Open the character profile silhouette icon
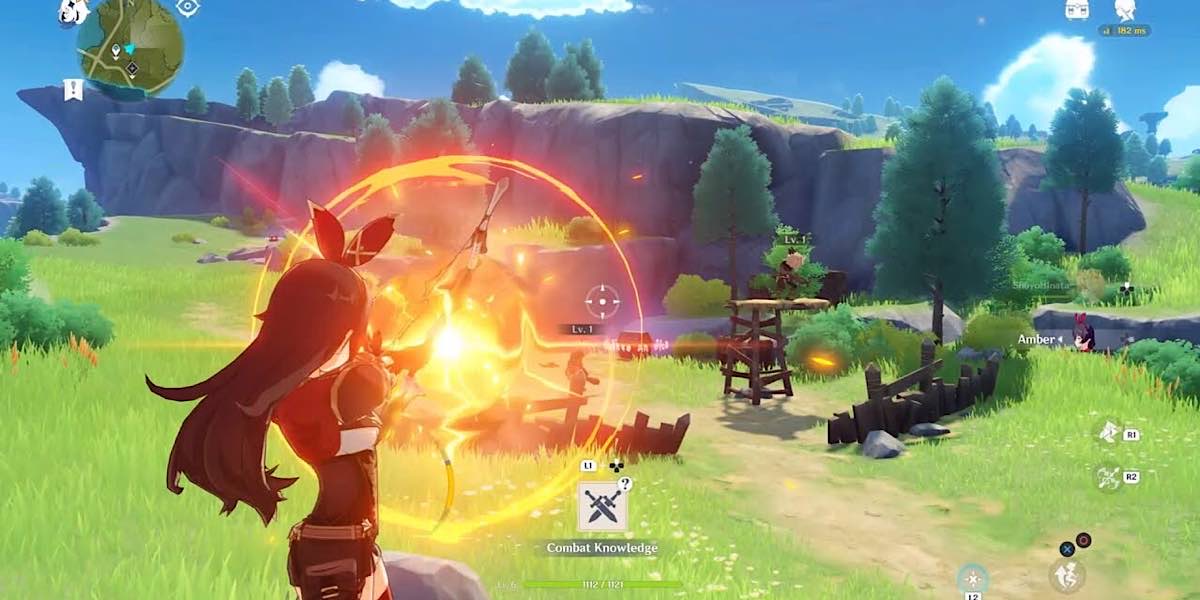Screen dimensions: 1200x600 click(x=1125, y=10)
